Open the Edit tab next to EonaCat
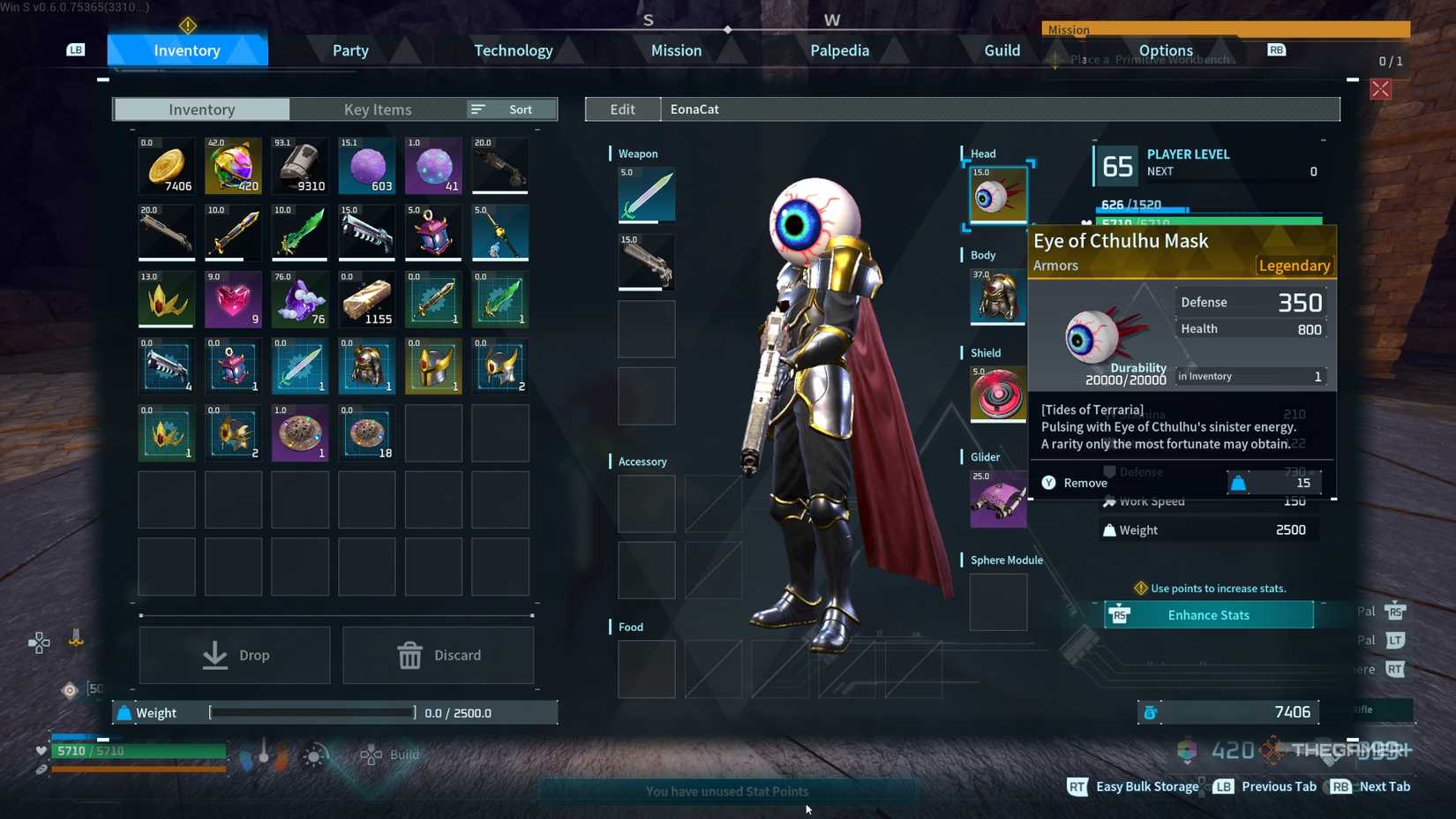This screenshot has width=1456, height=819. click(622, 109)
